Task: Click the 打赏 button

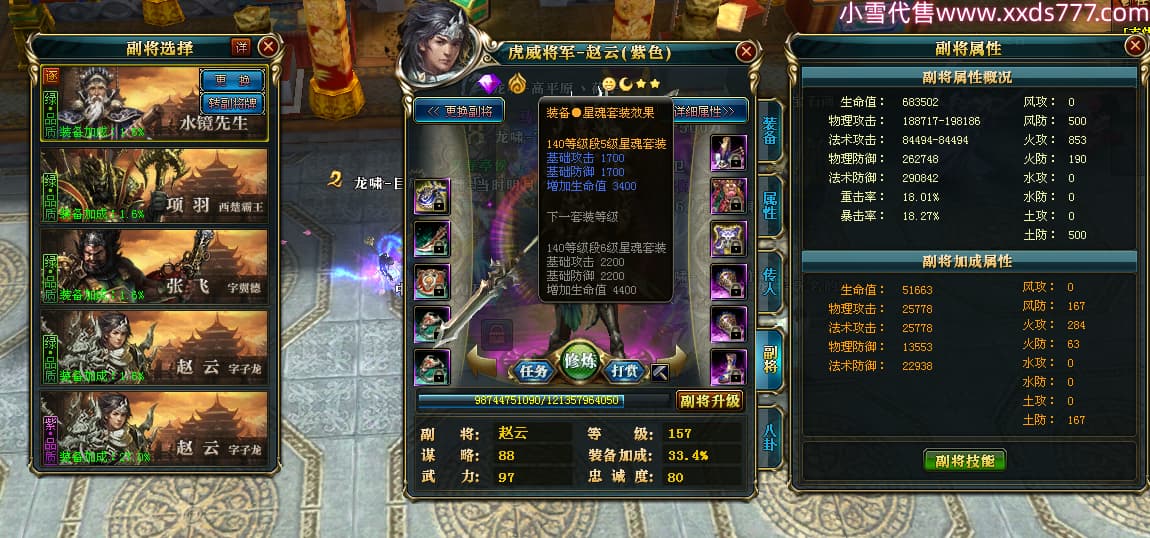Action: pyautogui.click(x=625, y=370)
